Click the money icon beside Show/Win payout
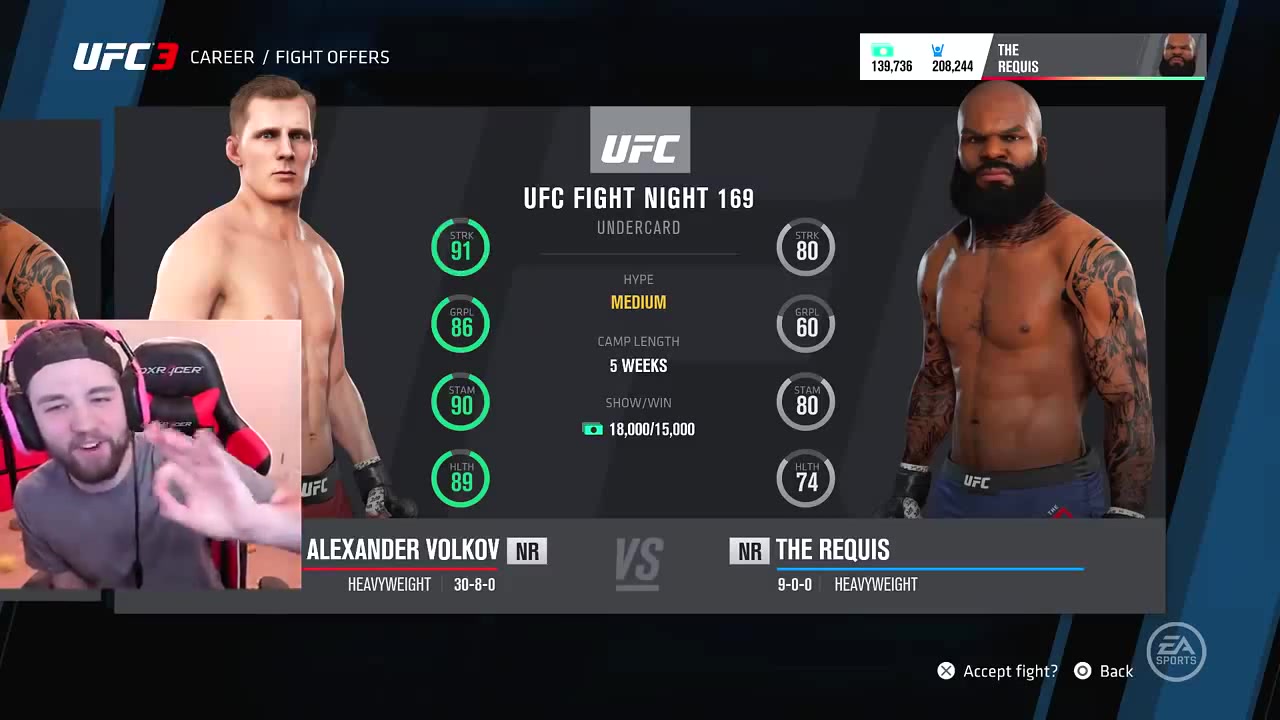The height and width of the screenshot is (720, 1280). [594, 429]
